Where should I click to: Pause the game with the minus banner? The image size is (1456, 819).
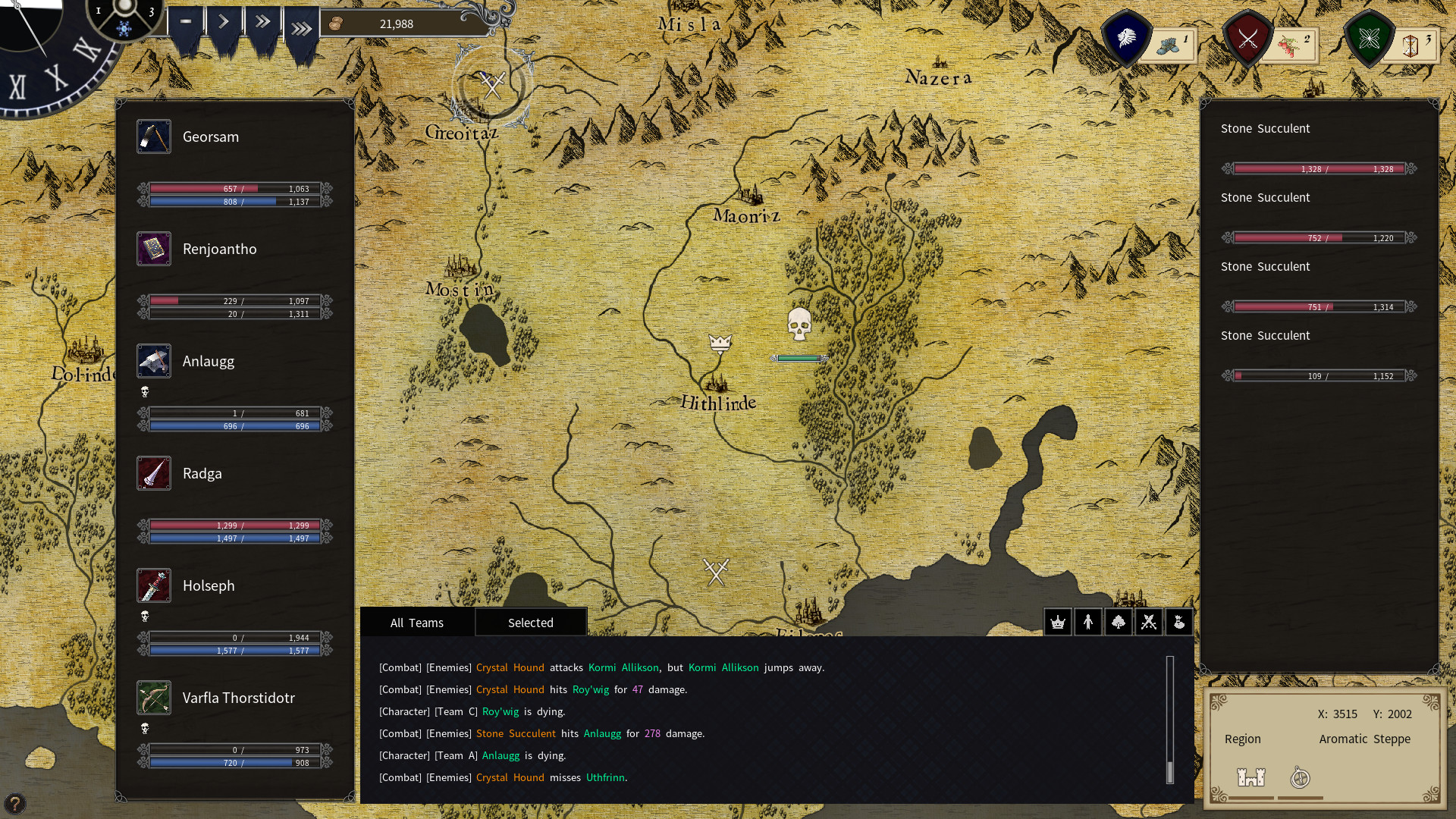(x=185, y=23)
